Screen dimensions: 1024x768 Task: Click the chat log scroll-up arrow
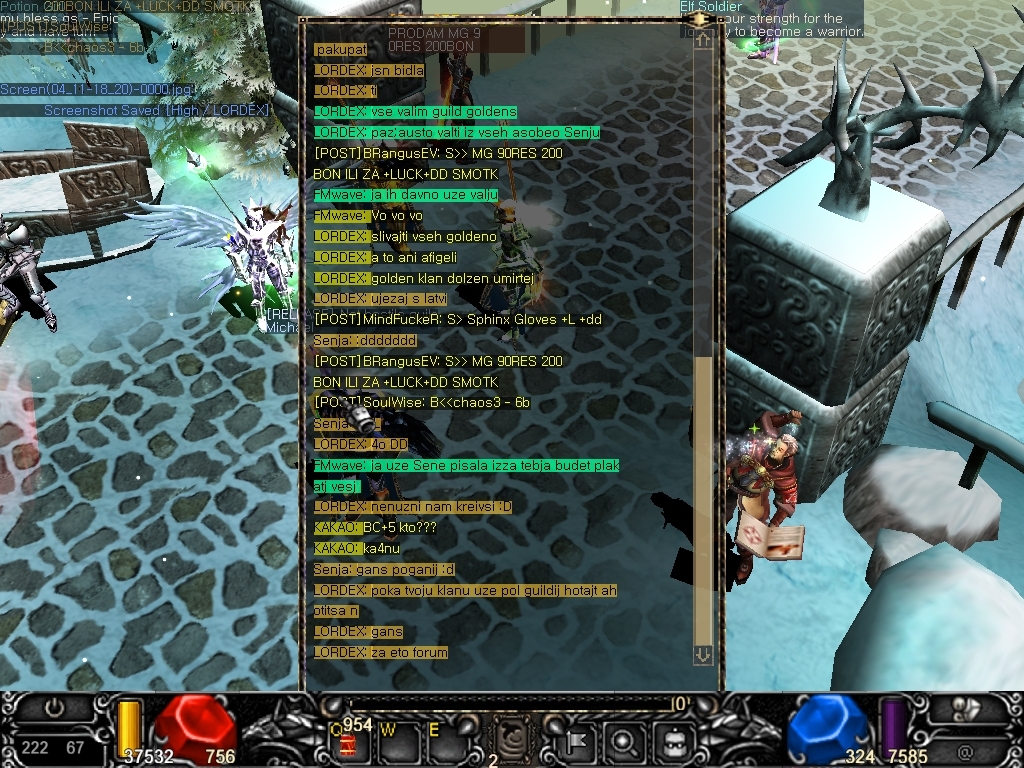703,41
